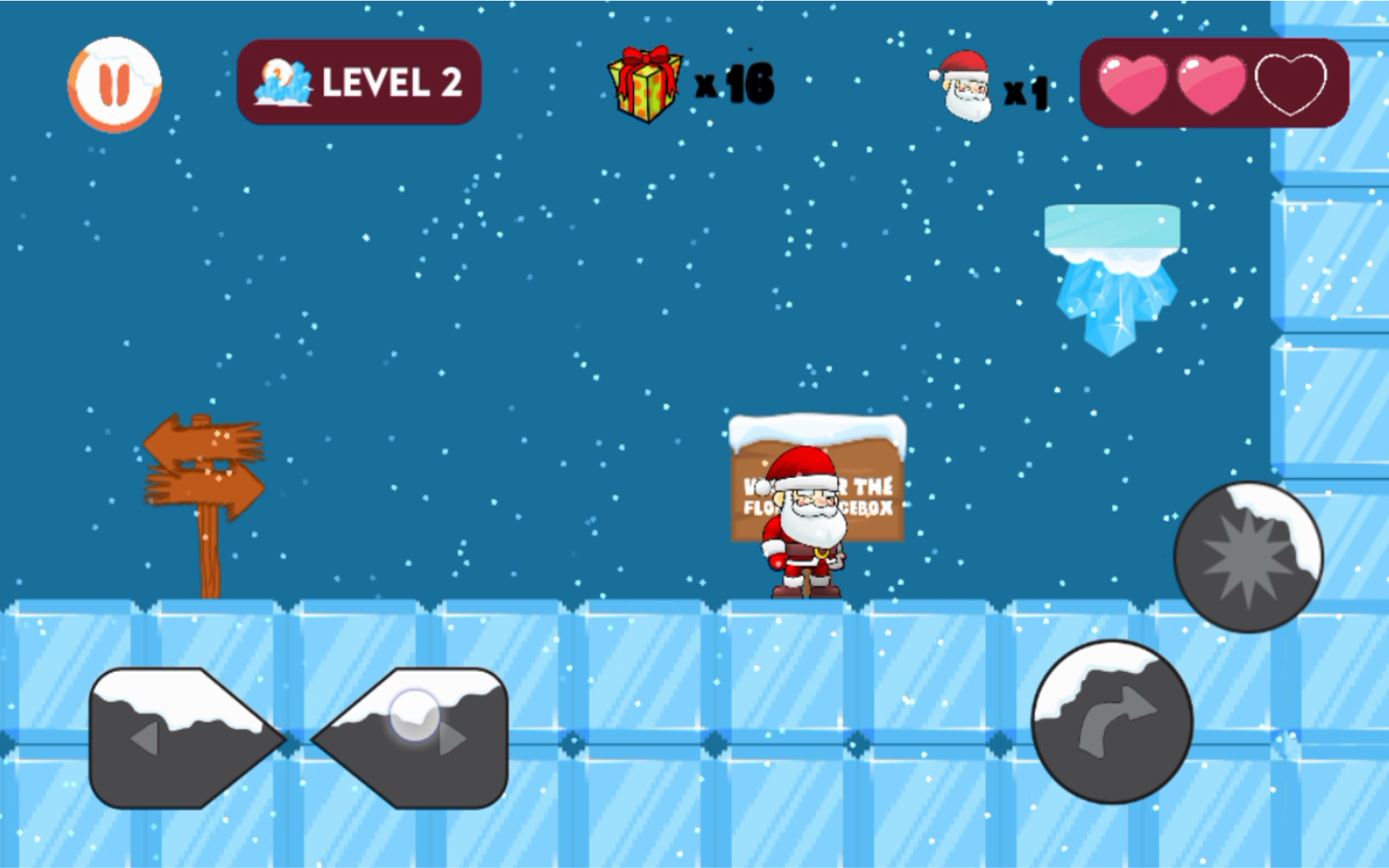
Task: Click the ice crystals icon on the level badge
Action: tap(284, 83)
